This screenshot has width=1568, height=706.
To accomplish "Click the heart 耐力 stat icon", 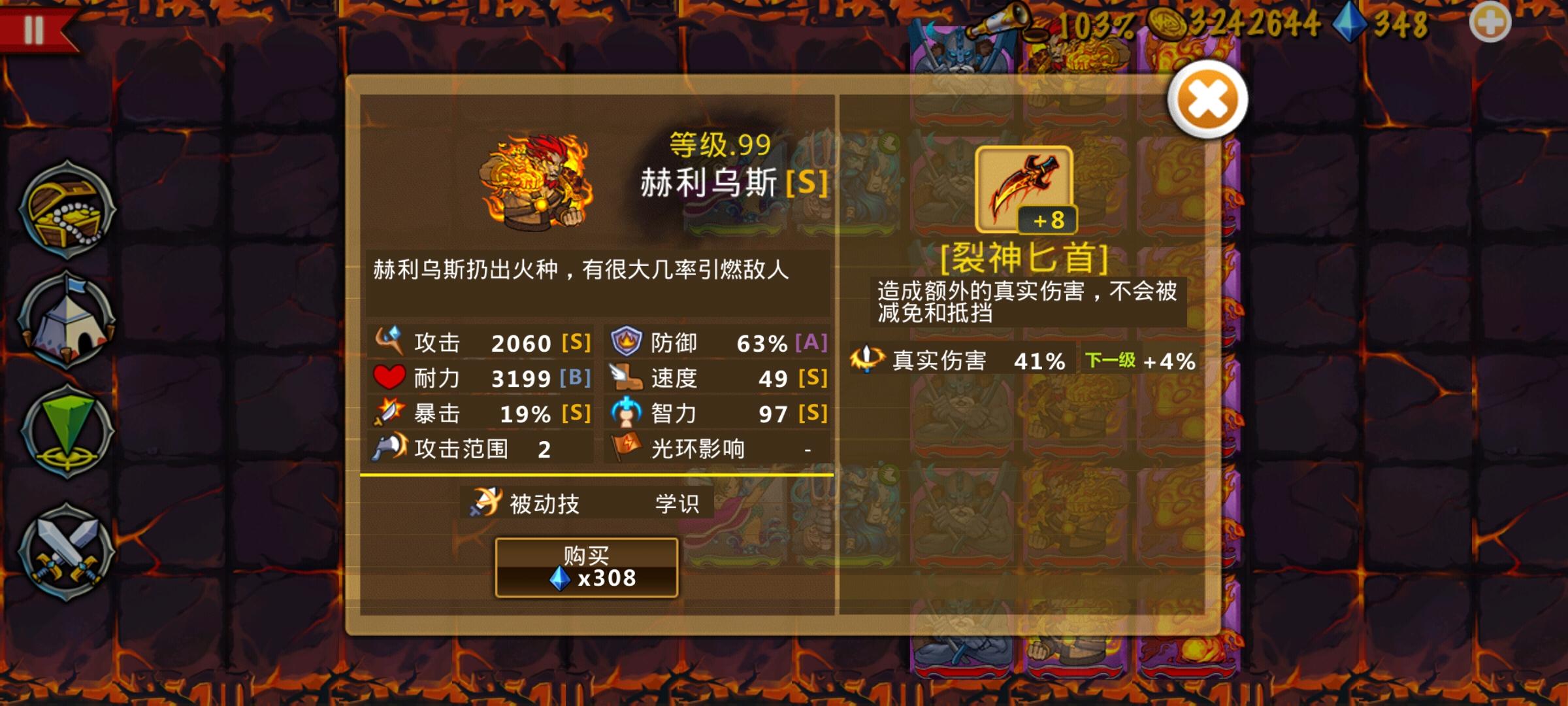I will tap(391, 377).
